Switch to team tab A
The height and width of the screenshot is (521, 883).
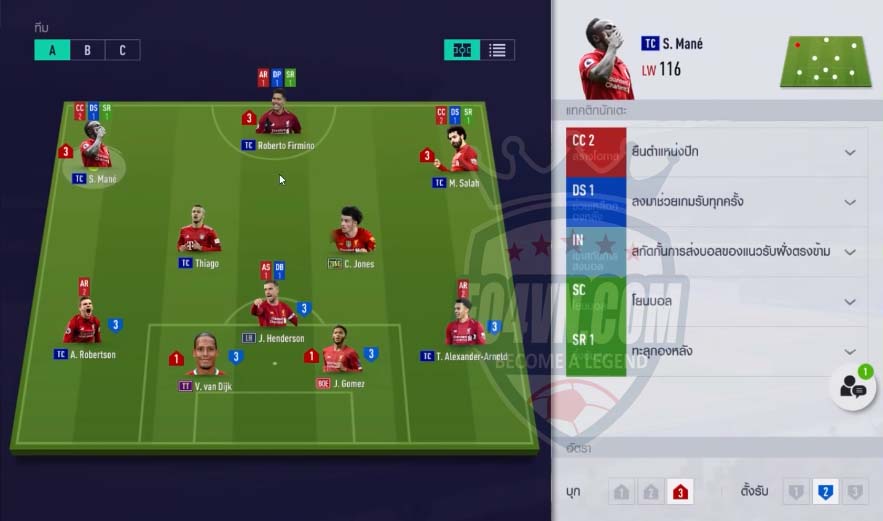pyautogui.click(x=51, y=50)
